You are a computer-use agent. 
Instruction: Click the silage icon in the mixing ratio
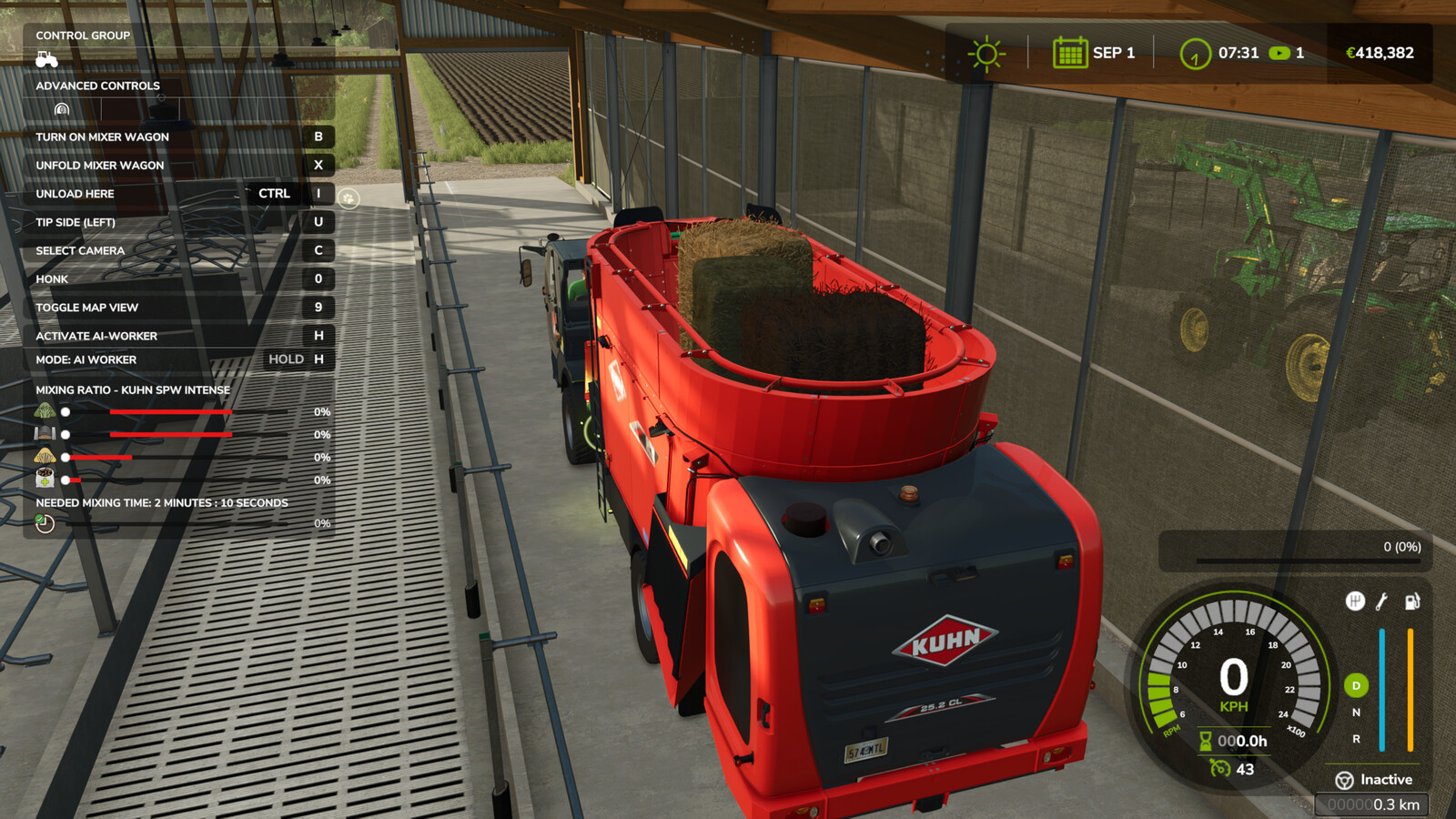(45, 434)
